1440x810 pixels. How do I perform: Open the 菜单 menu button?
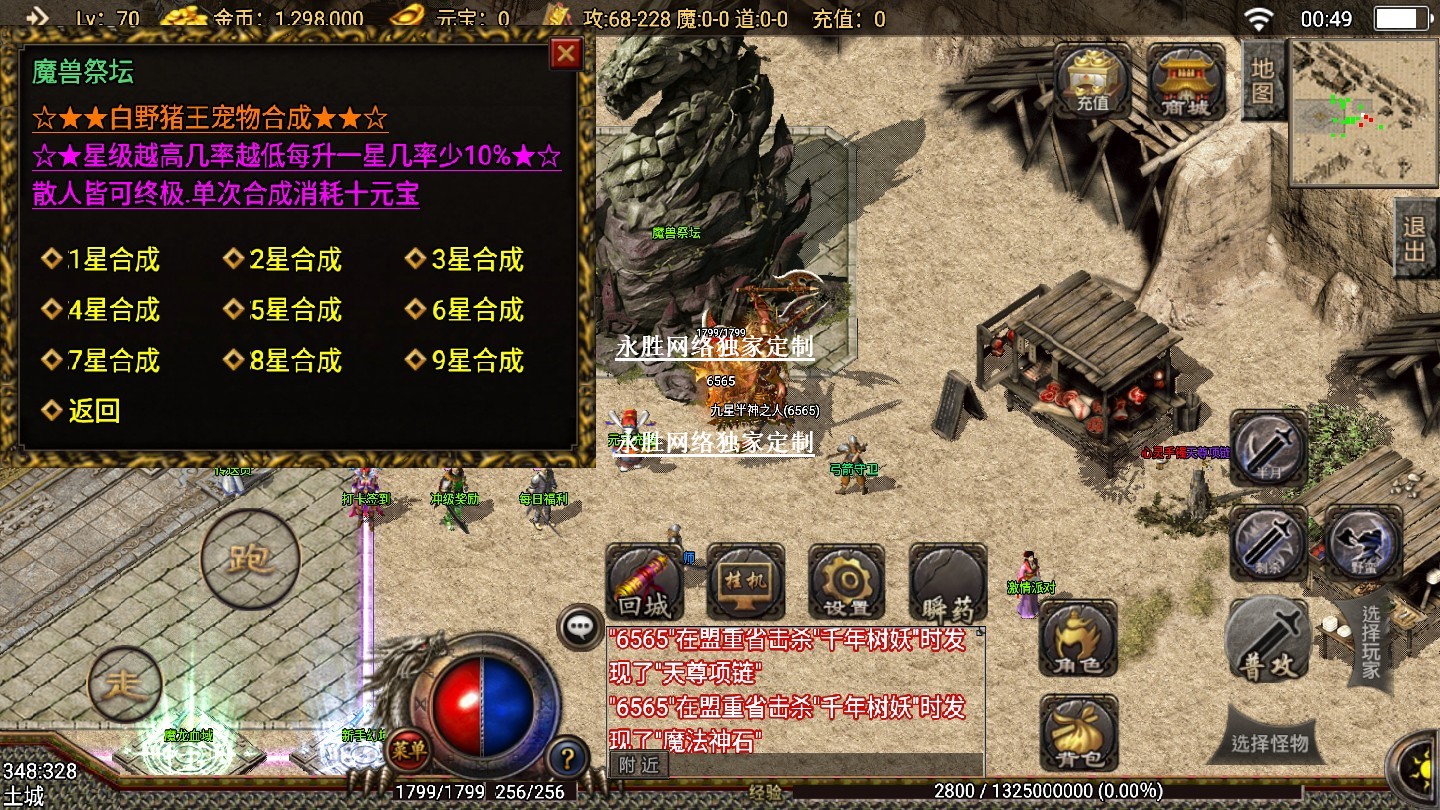pos(408,746)
